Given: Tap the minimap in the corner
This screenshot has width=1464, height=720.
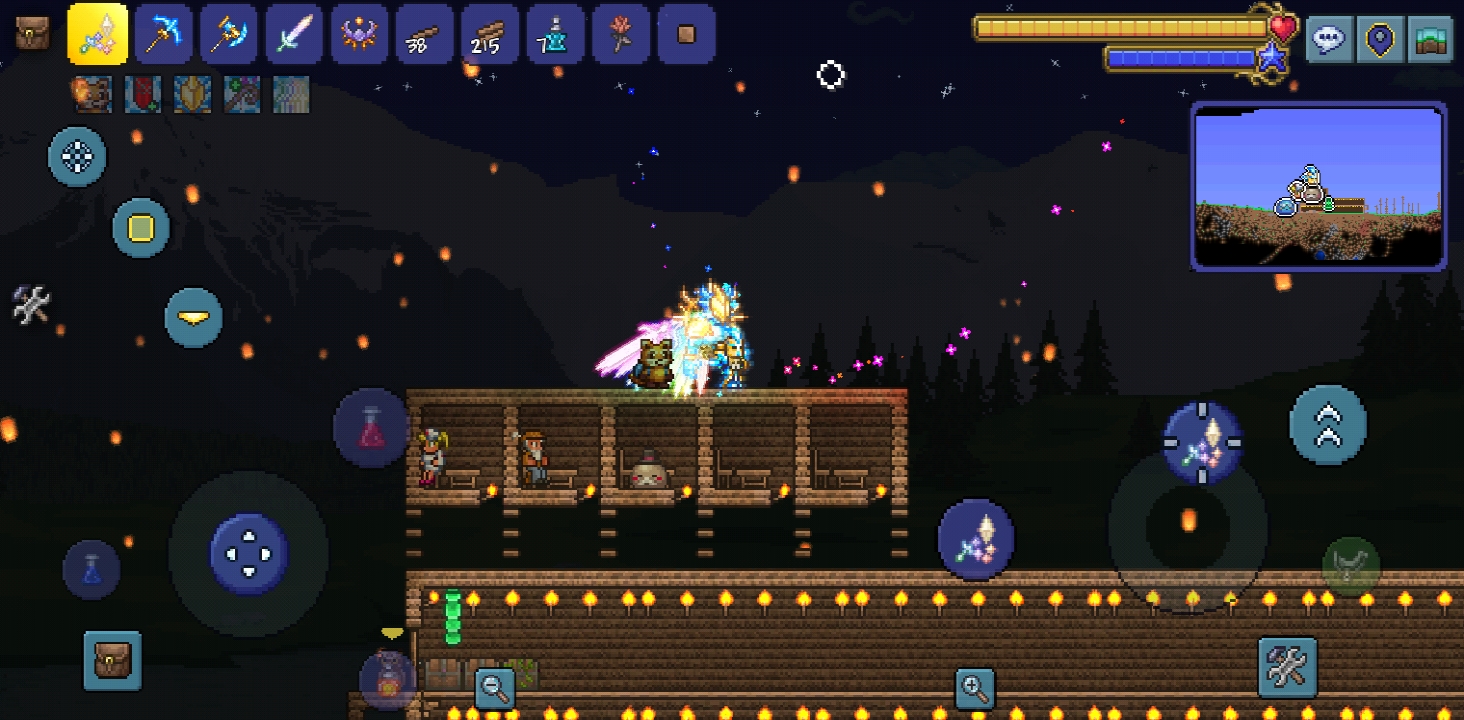Looking at the screenshot, I should tap(1318, 187).
